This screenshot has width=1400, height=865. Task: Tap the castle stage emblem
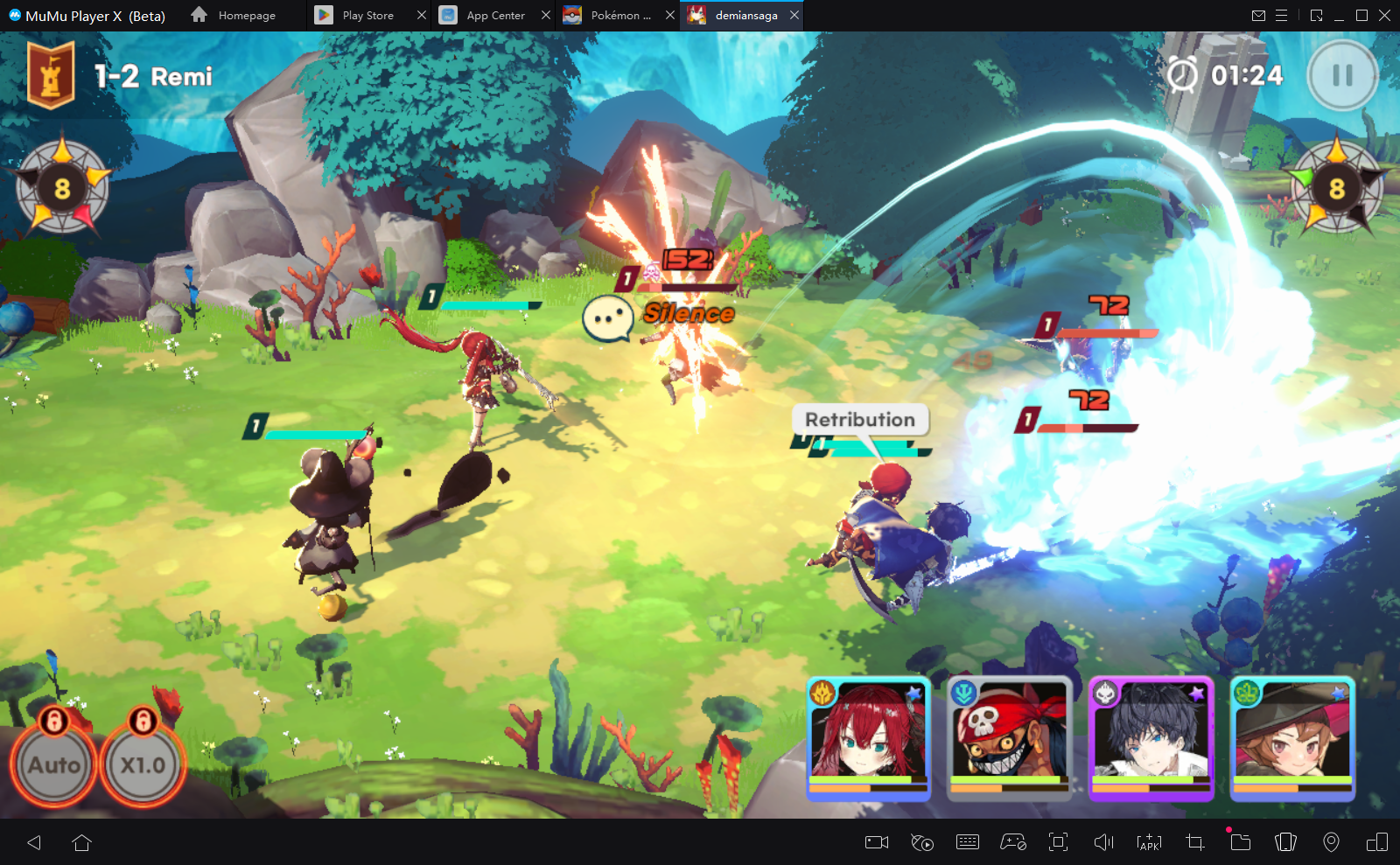[x=51, y=76]
